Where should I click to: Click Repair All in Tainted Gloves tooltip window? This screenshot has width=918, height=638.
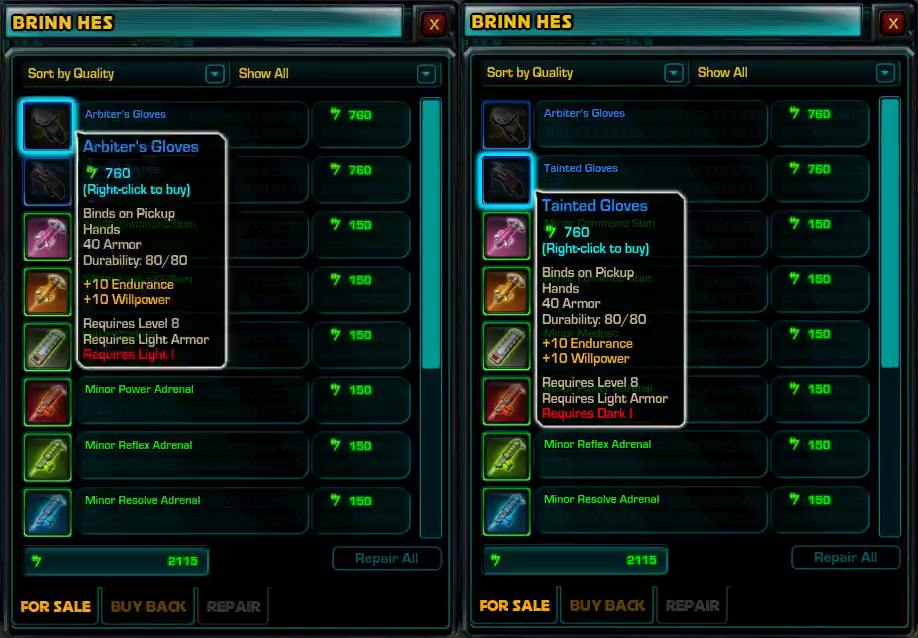(x=845, y=558)
